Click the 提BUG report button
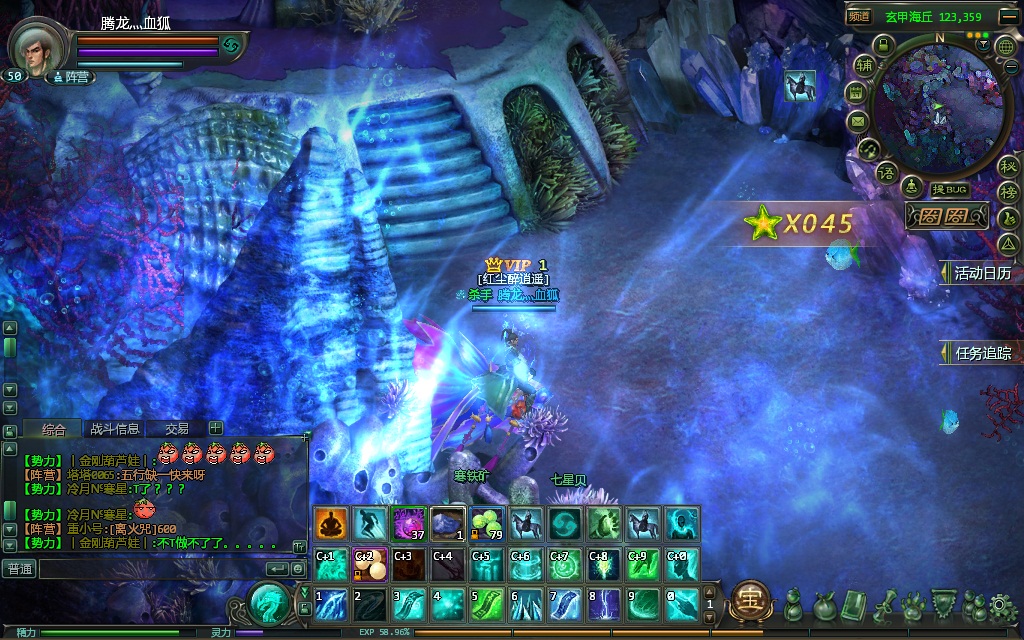This screenshot has height=640, width=1024. [950, 190]
